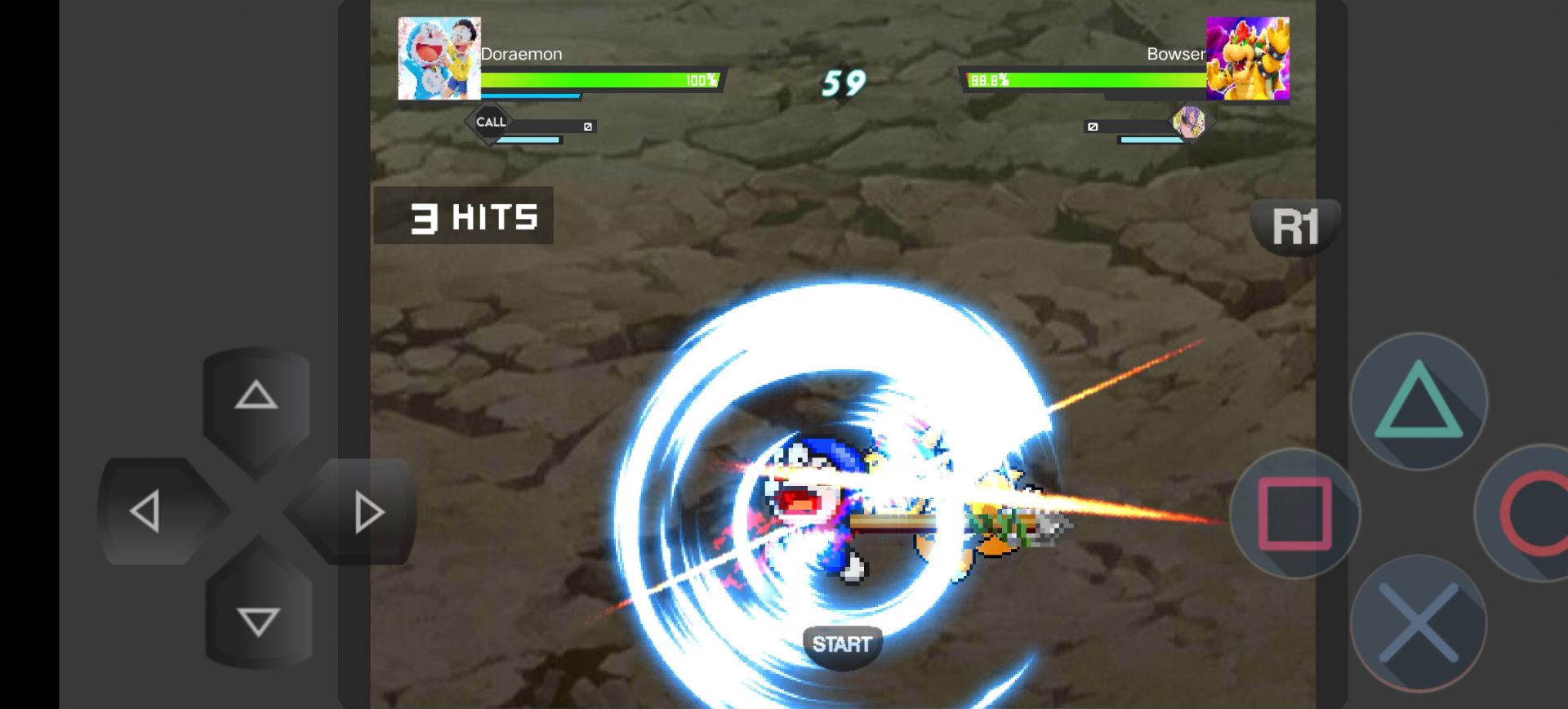Tap the green triangle action button
The height and width of the screenshot is (709, 1568).
(x=1419, y=401)
